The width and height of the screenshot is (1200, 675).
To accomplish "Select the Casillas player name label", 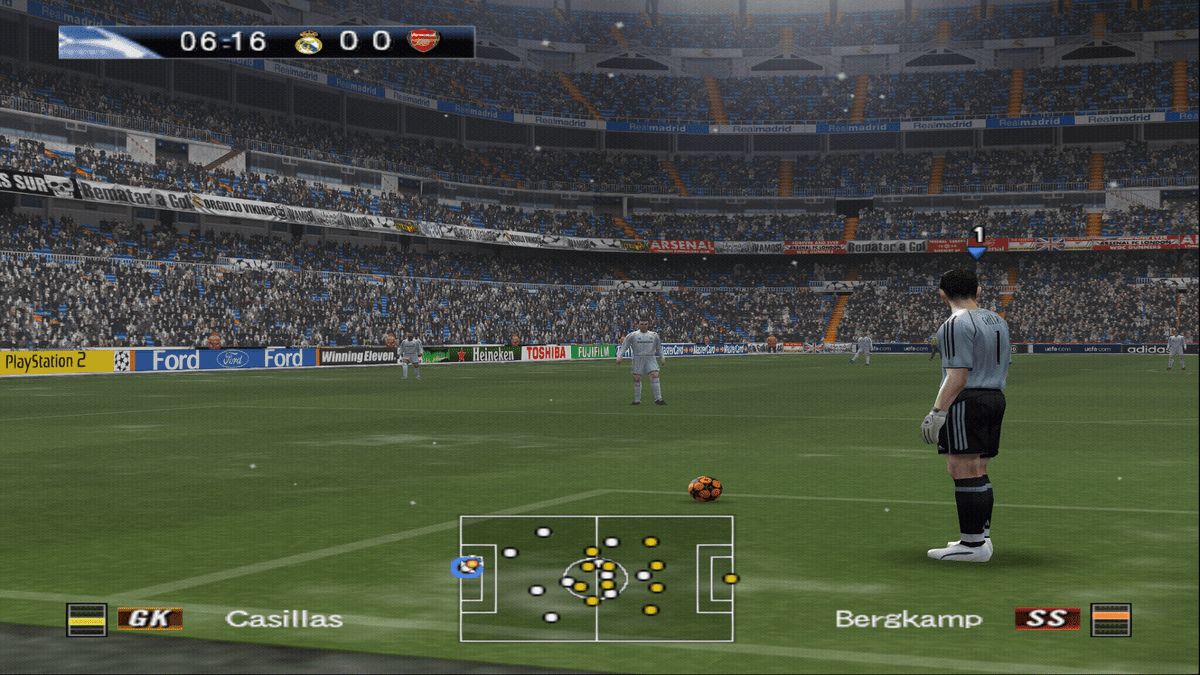I will click(x=284, y=619).
